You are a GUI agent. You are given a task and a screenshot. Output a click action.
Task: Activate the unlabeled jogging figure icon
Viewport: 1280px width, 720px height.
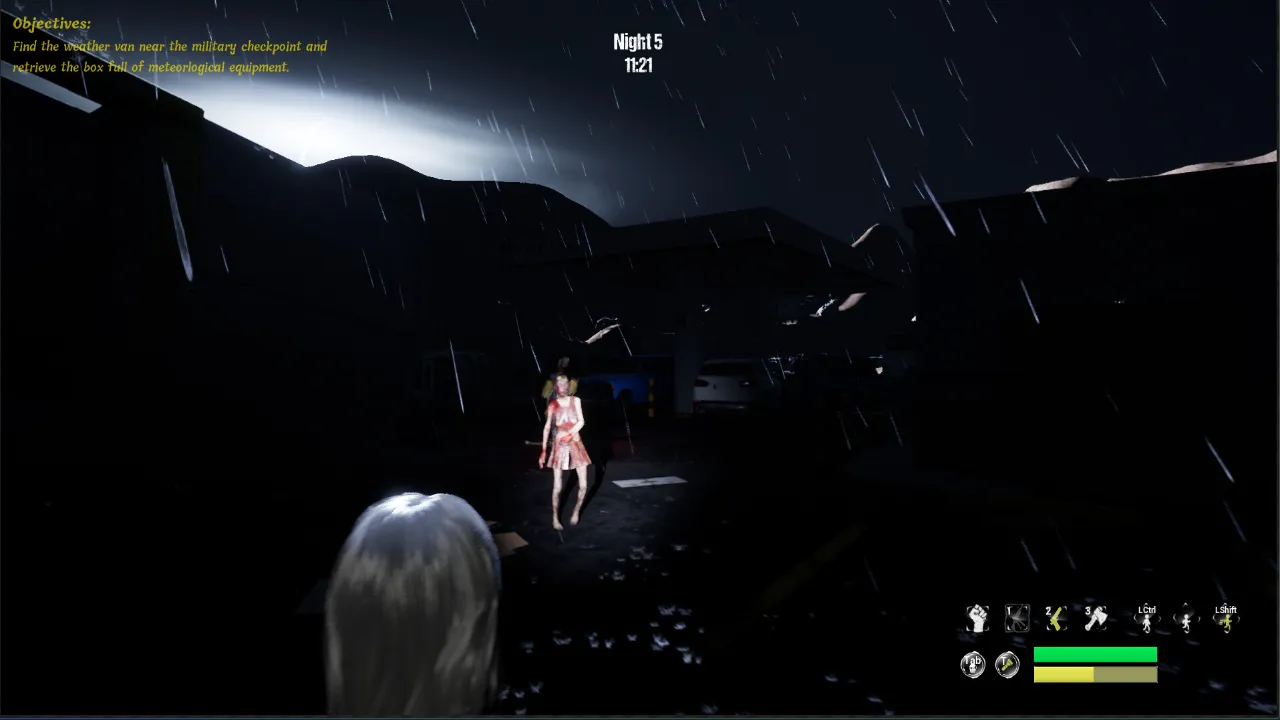coord(1186,620)
